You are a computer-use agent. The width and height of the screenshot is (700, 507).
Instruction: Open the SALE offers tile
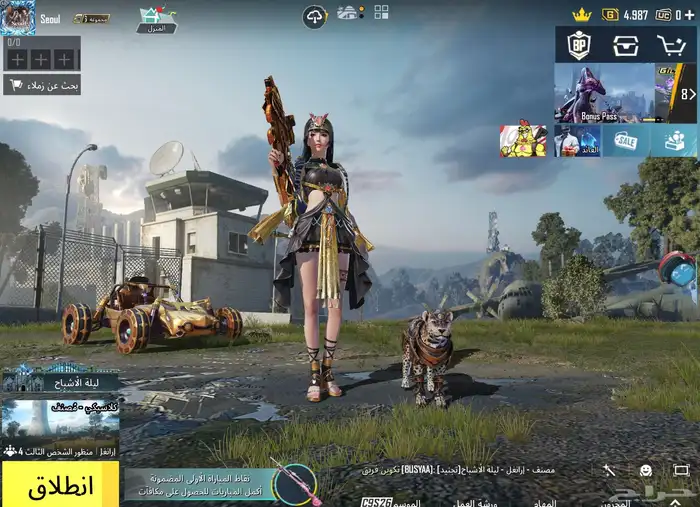coord(626,141)
